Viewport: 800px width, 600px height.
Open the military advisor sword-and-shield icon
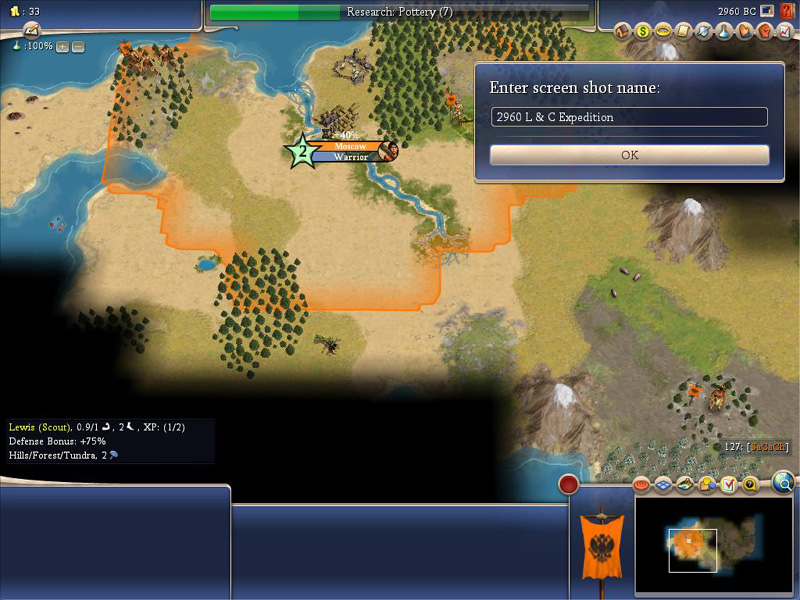[704, 31]
